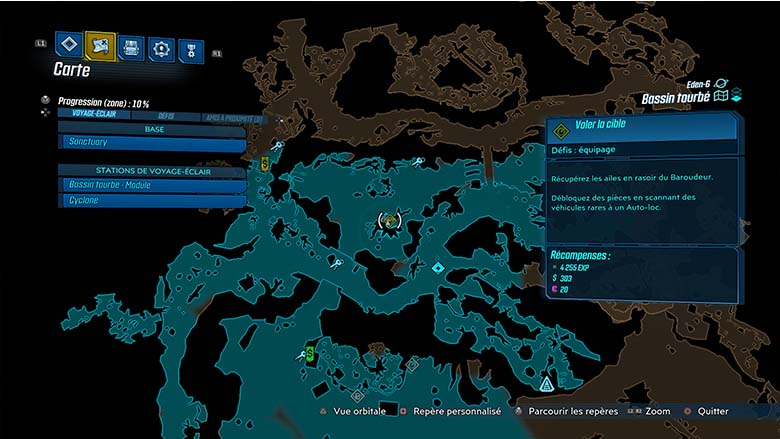
Task: Choose Bassin tourbé - Module station
Action: [x=152, y=186]
